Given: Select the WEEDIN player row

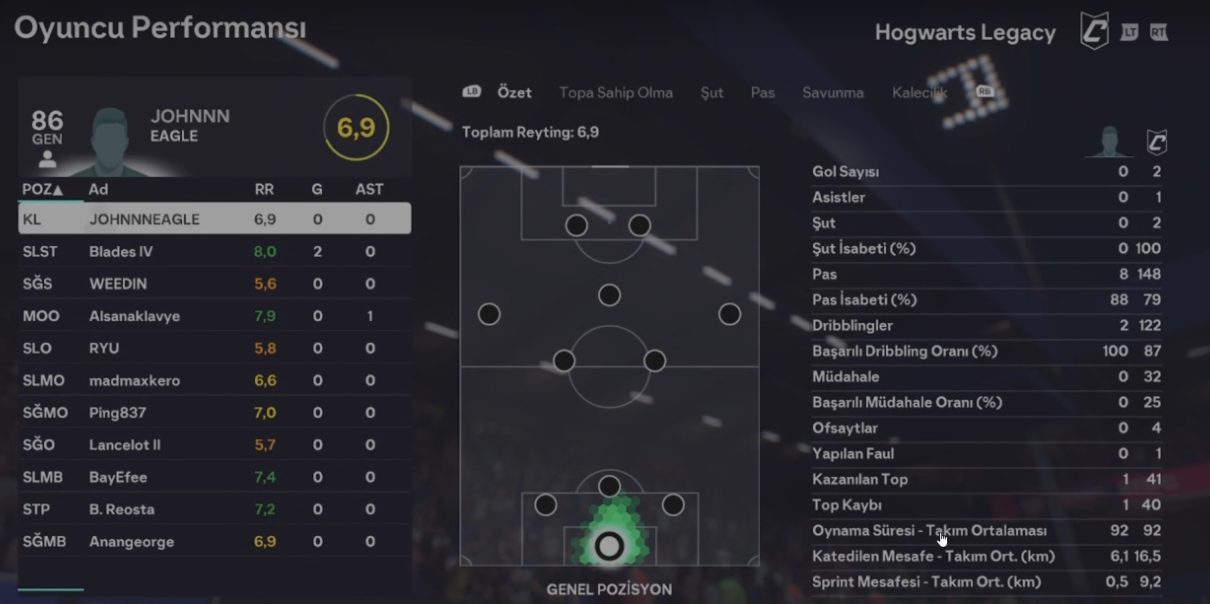Looking at the screenshot, I should 214,284.
